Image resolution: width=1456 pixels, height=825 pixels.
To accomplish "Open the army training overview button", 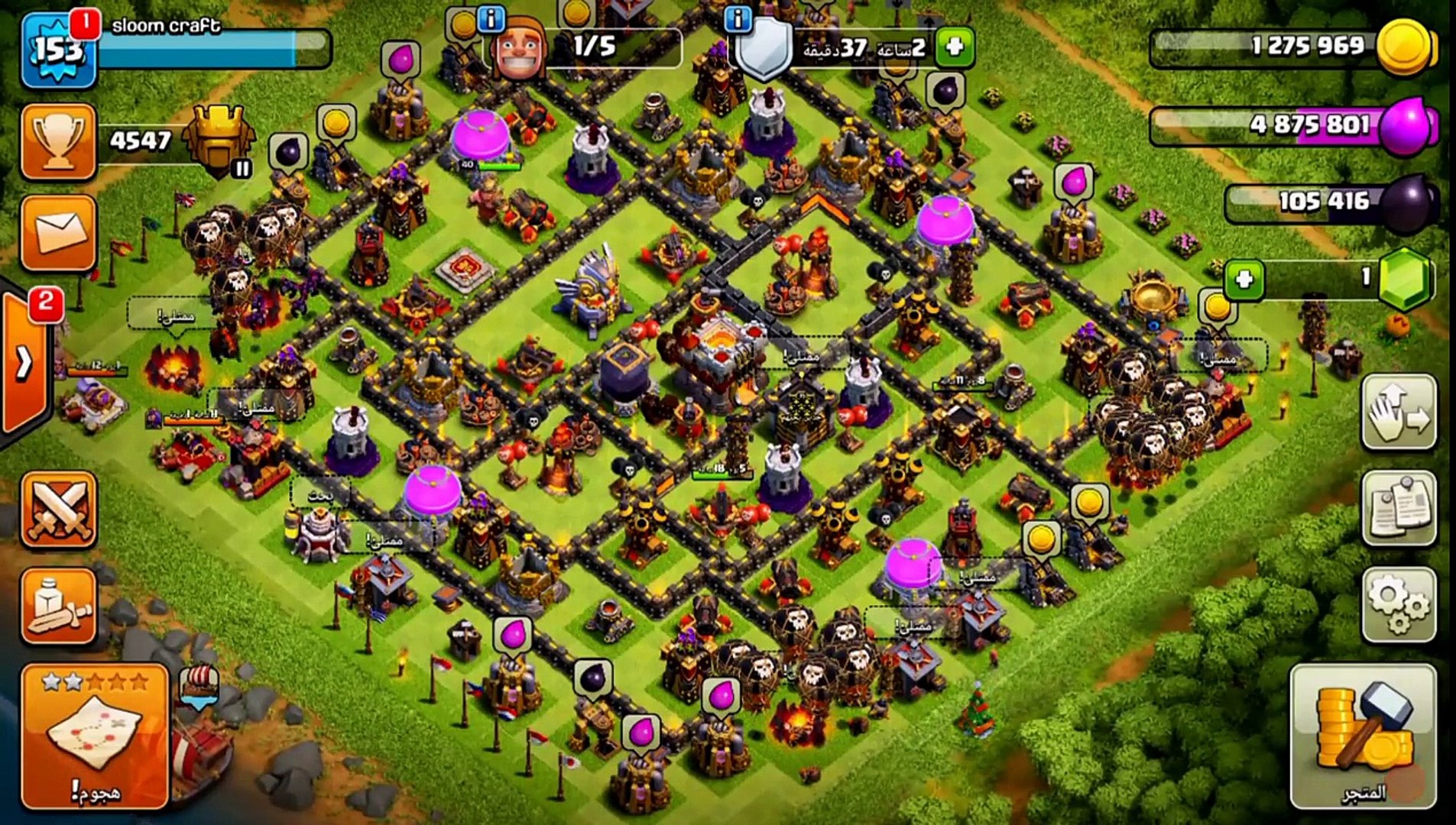I will coord(59,607).
